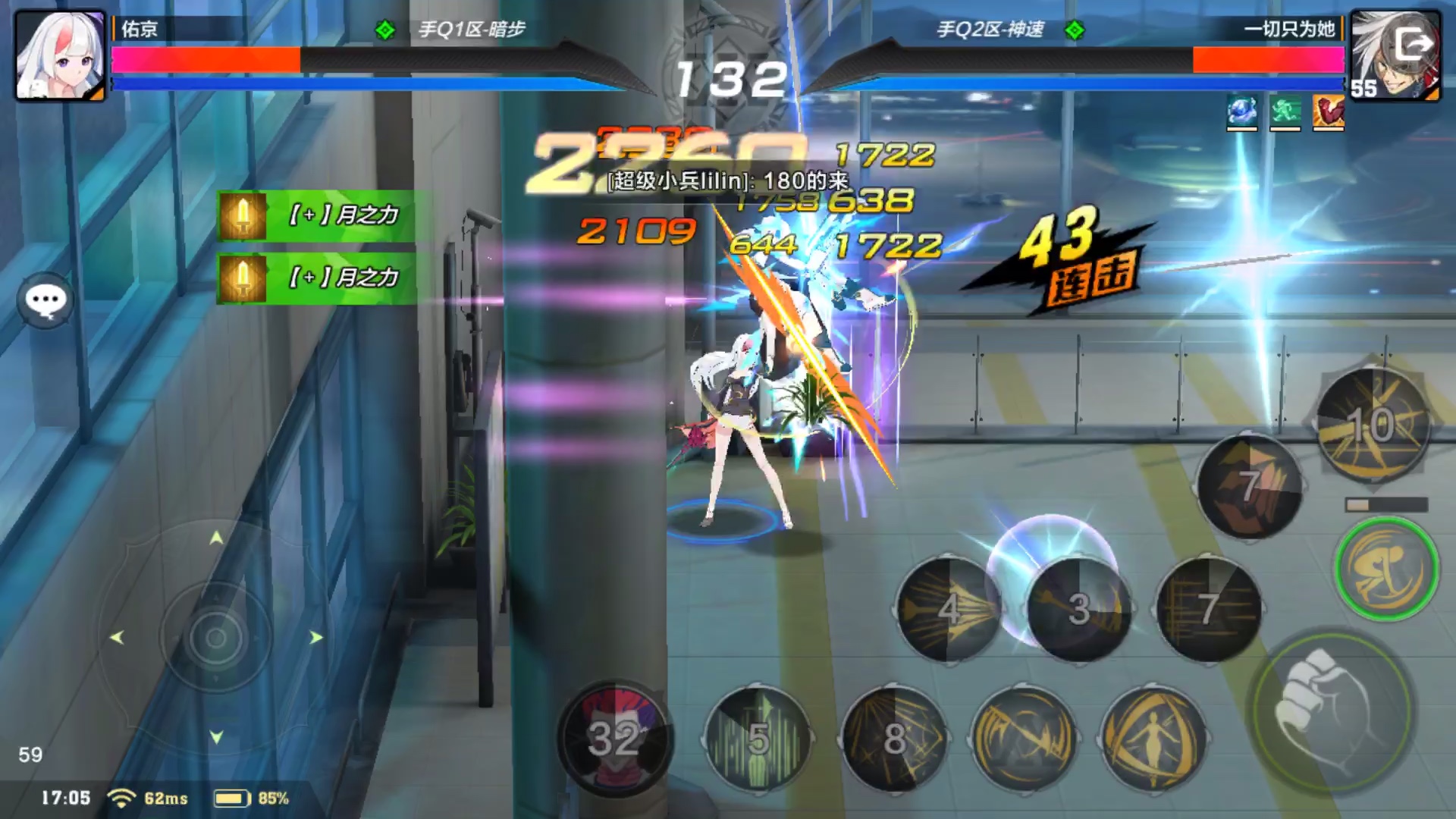This screenshot has height=819, width=1456.
Task: Use the skill with cooldown 8
Action: 895,738
